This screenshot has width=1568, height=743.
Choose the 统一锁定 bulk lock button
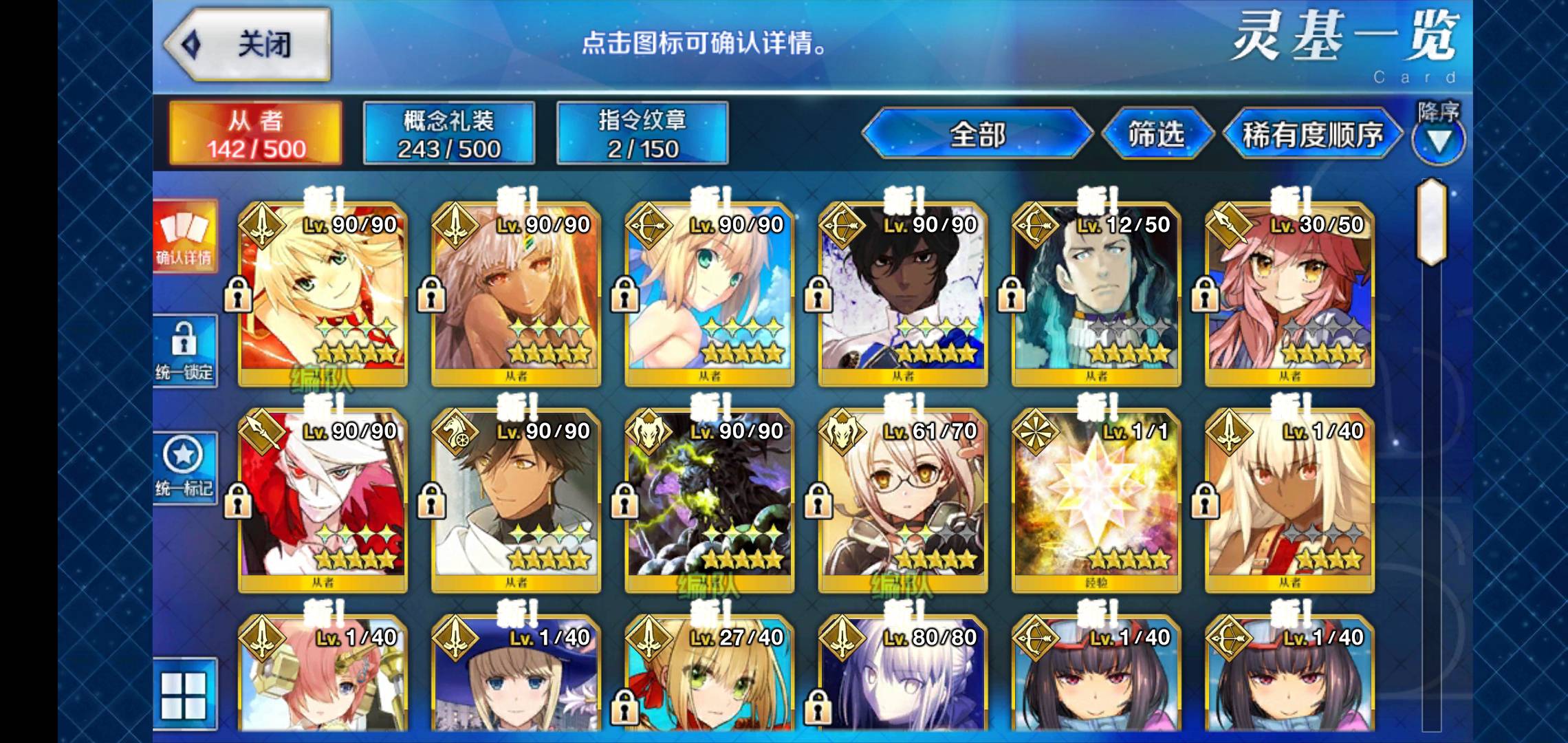(184, 351)
